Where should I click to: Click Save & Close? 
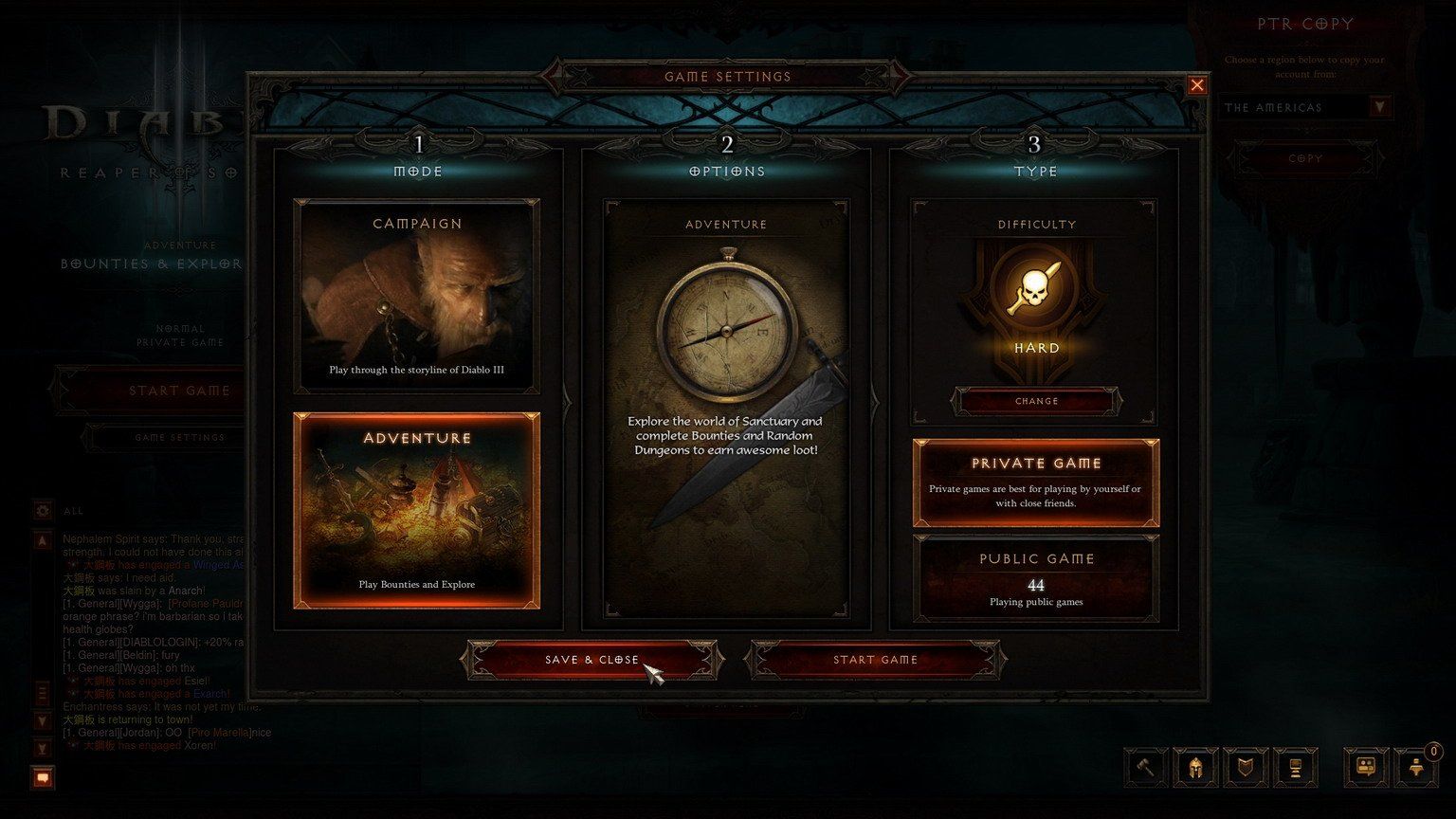591,660
